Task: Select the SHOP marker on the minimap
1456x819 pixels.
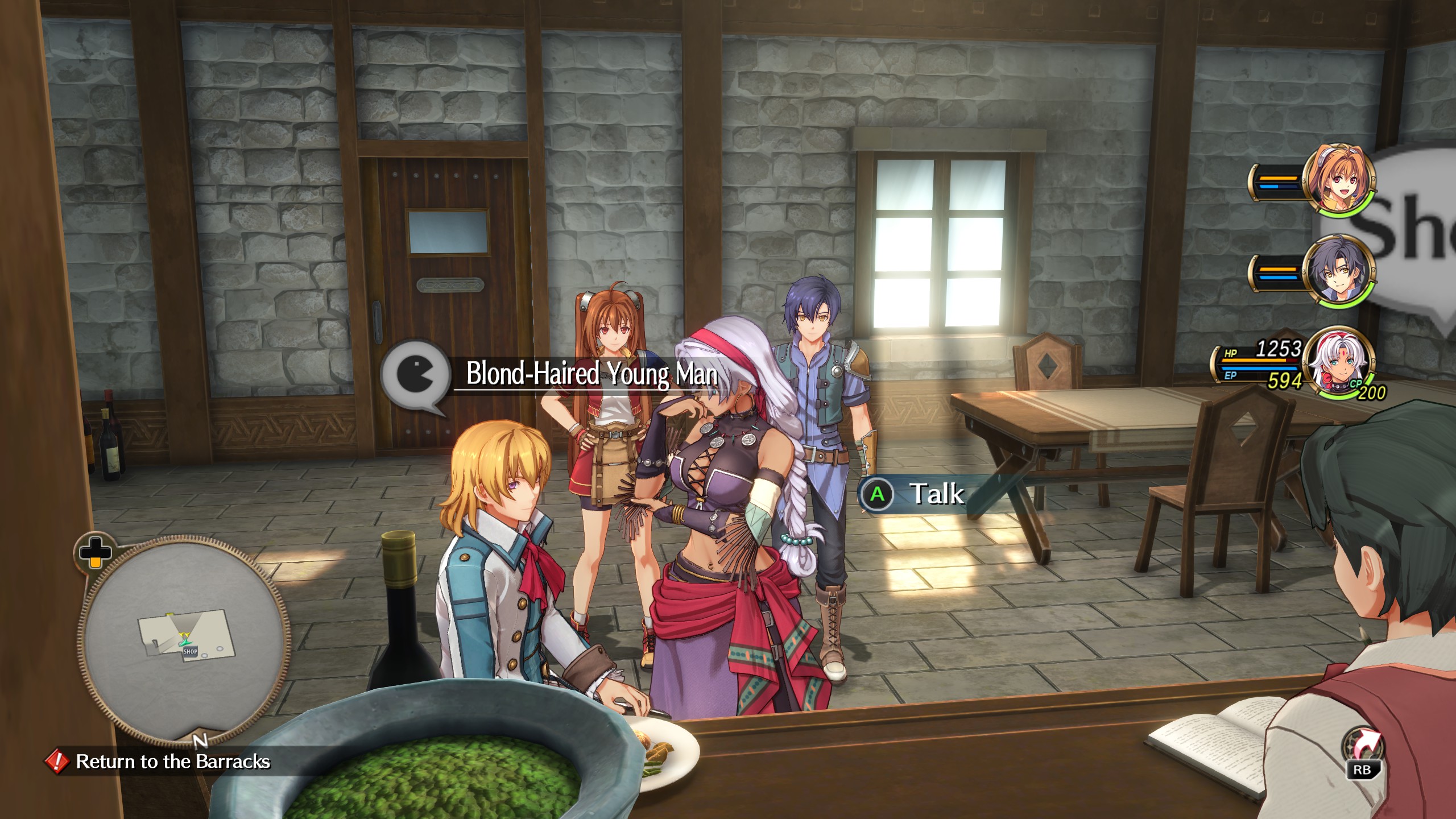Action: (190, 652)
